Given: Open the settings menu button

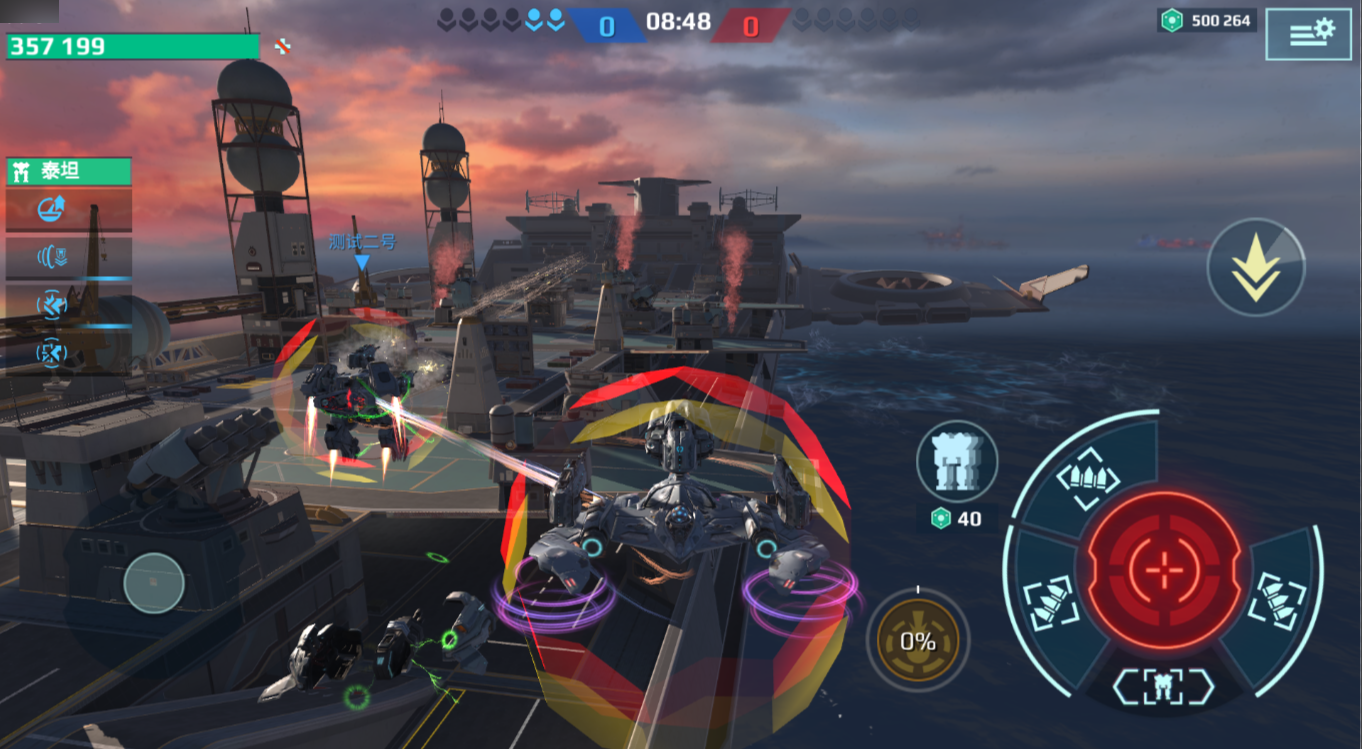Looking at the screenshot, I should tap(1308, 33).
